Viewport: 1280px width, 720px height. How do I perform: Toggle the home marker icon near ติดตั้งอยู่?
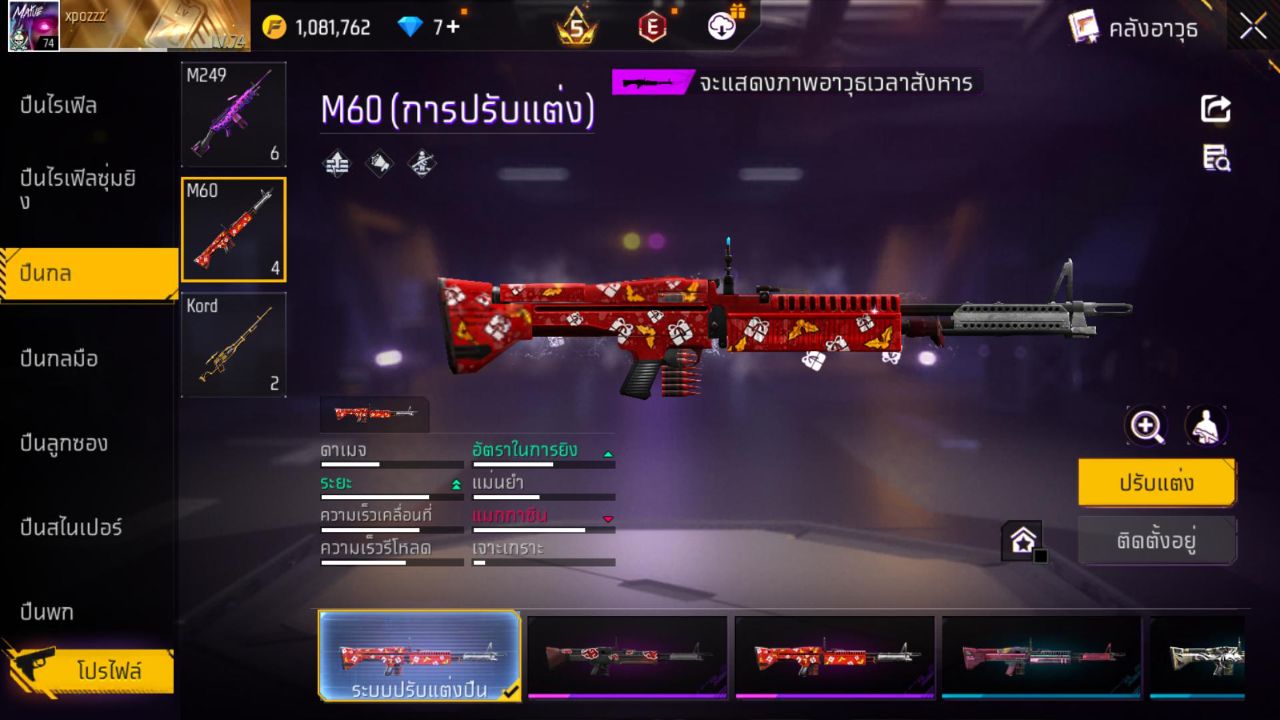tap(1023, 539)
